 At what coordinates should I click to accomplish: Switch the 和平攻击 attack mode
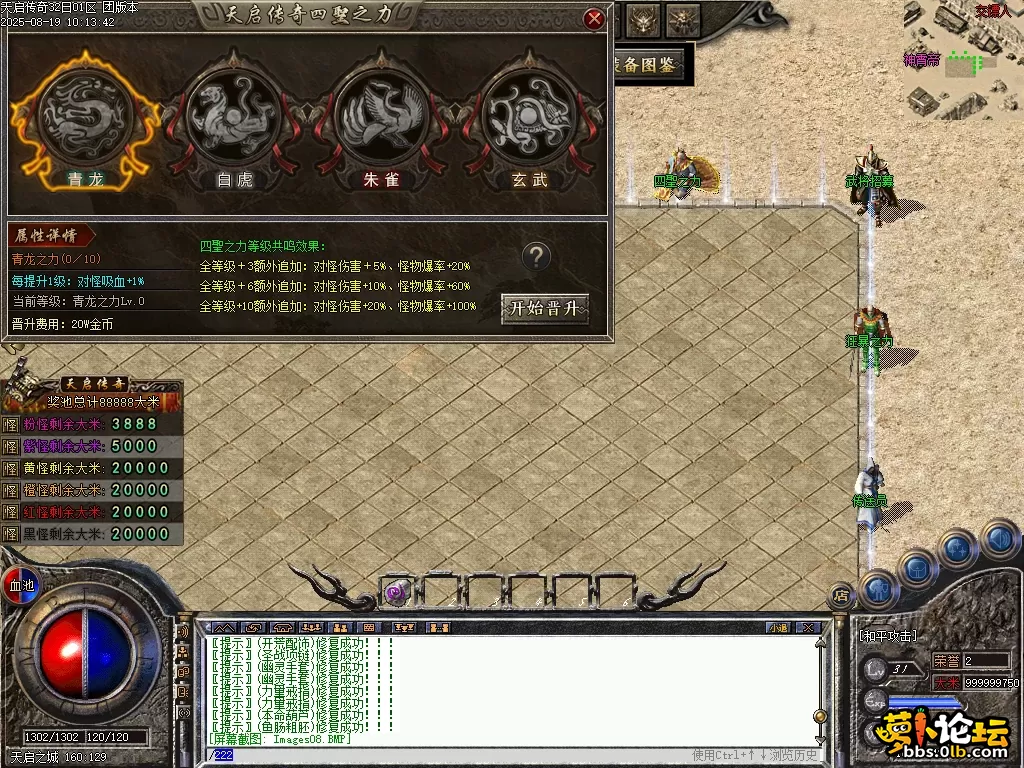tap(888, 635)
